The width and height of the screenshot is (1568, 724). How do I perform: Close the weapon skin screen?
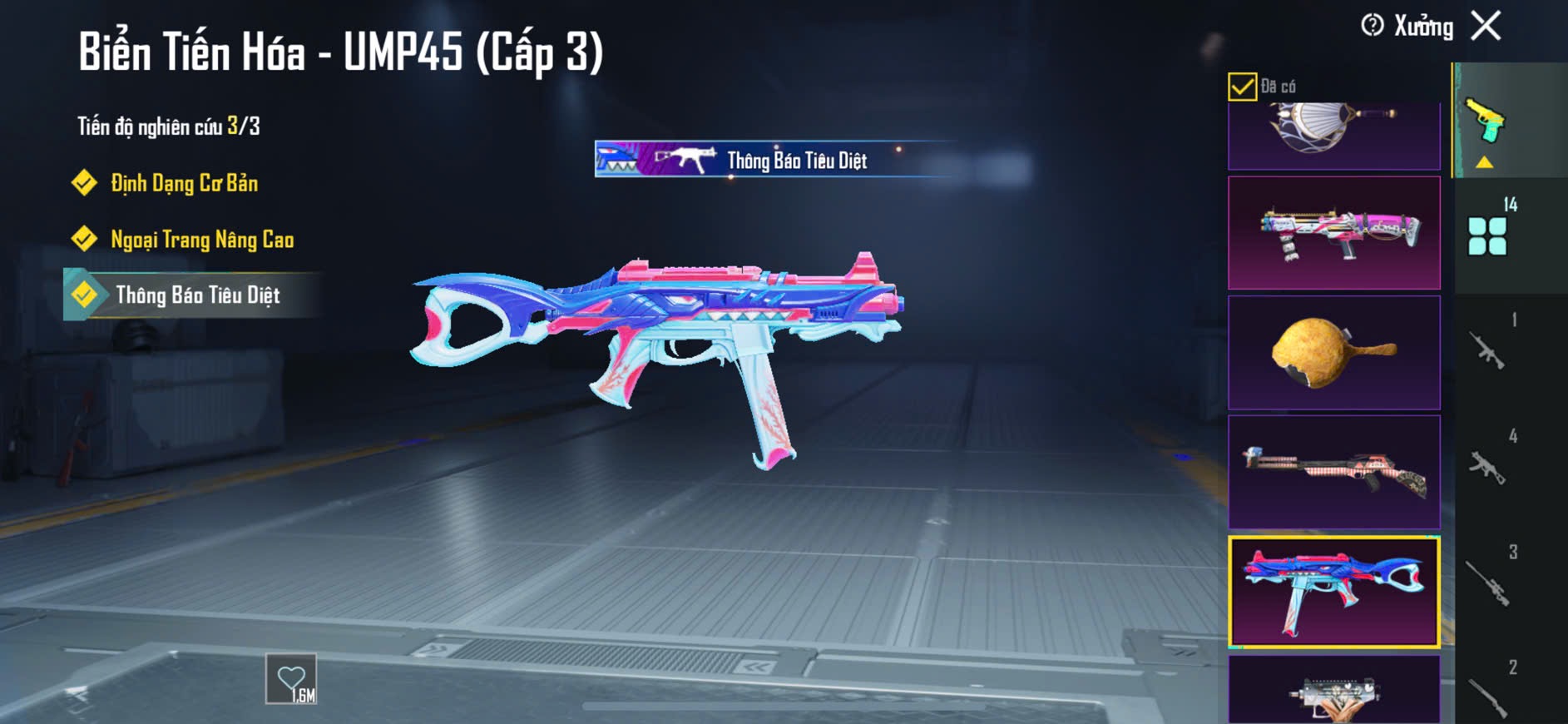coord(1486,26)
